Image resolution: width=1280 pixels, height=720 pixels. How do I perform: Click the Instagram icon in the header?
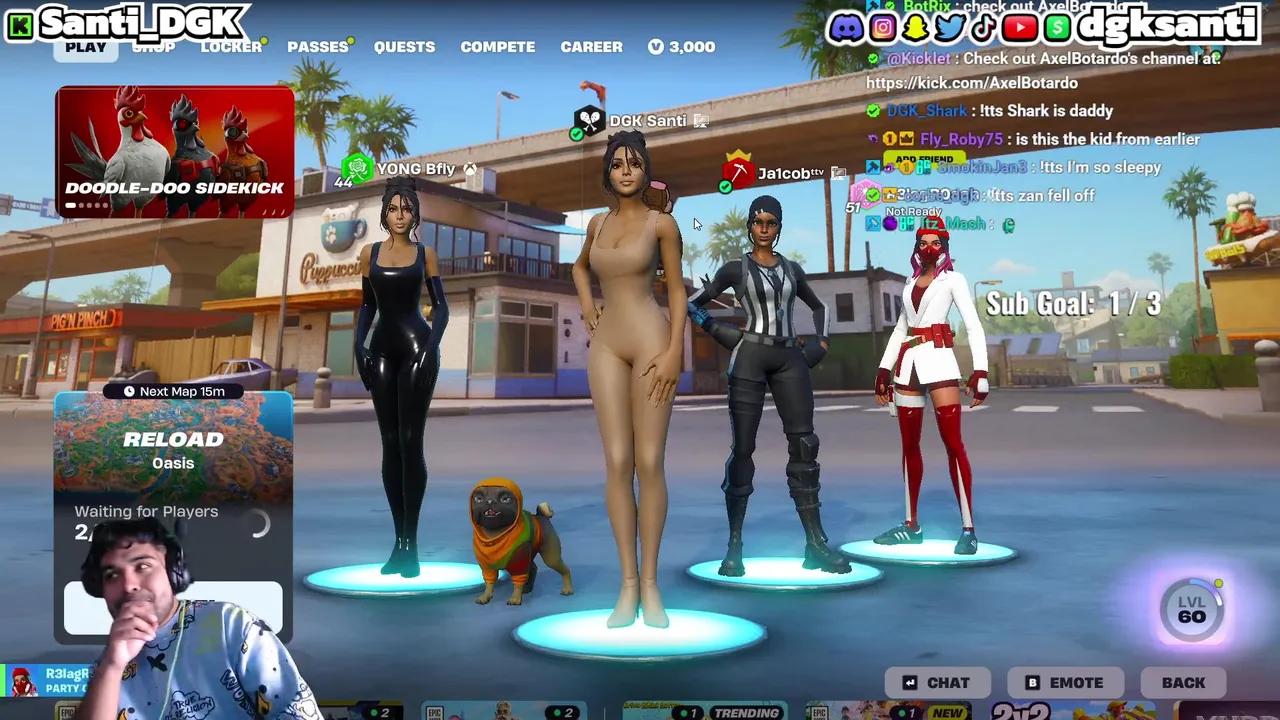pyautogui.click(x=882, y=27)
